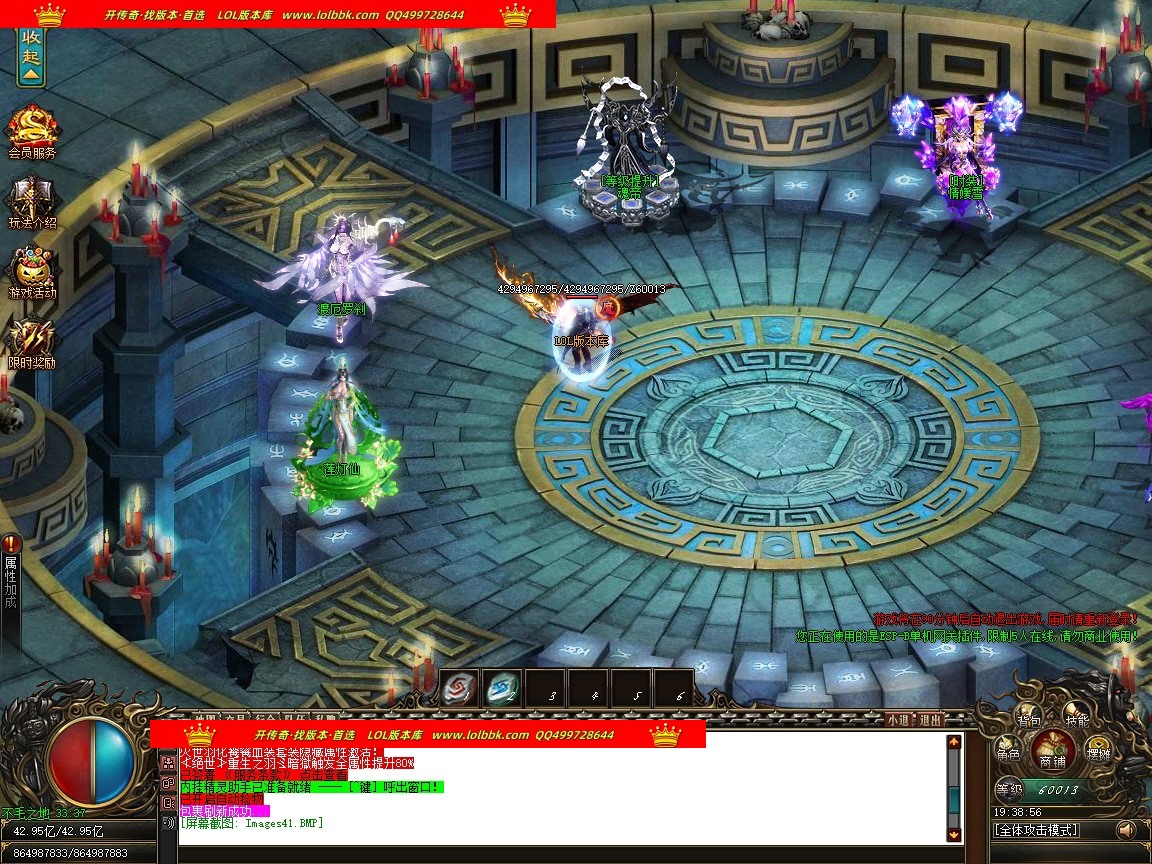Image resolution: width=1152 pixels, height=864 pixels.
Task: Open 会员服务 member services
Action: coord(32,130)
